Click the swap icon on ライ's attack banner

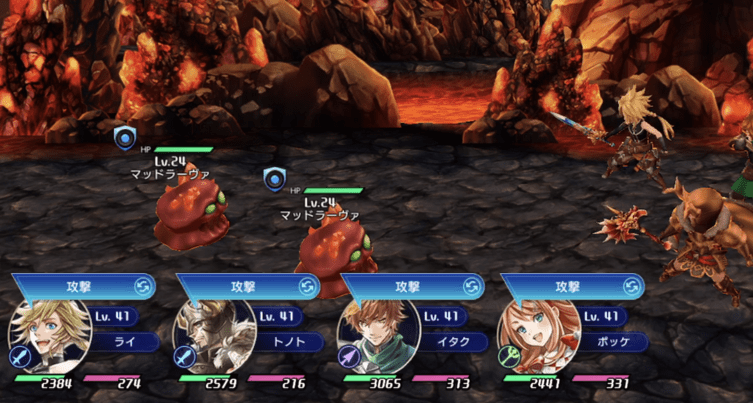(143, 286)
